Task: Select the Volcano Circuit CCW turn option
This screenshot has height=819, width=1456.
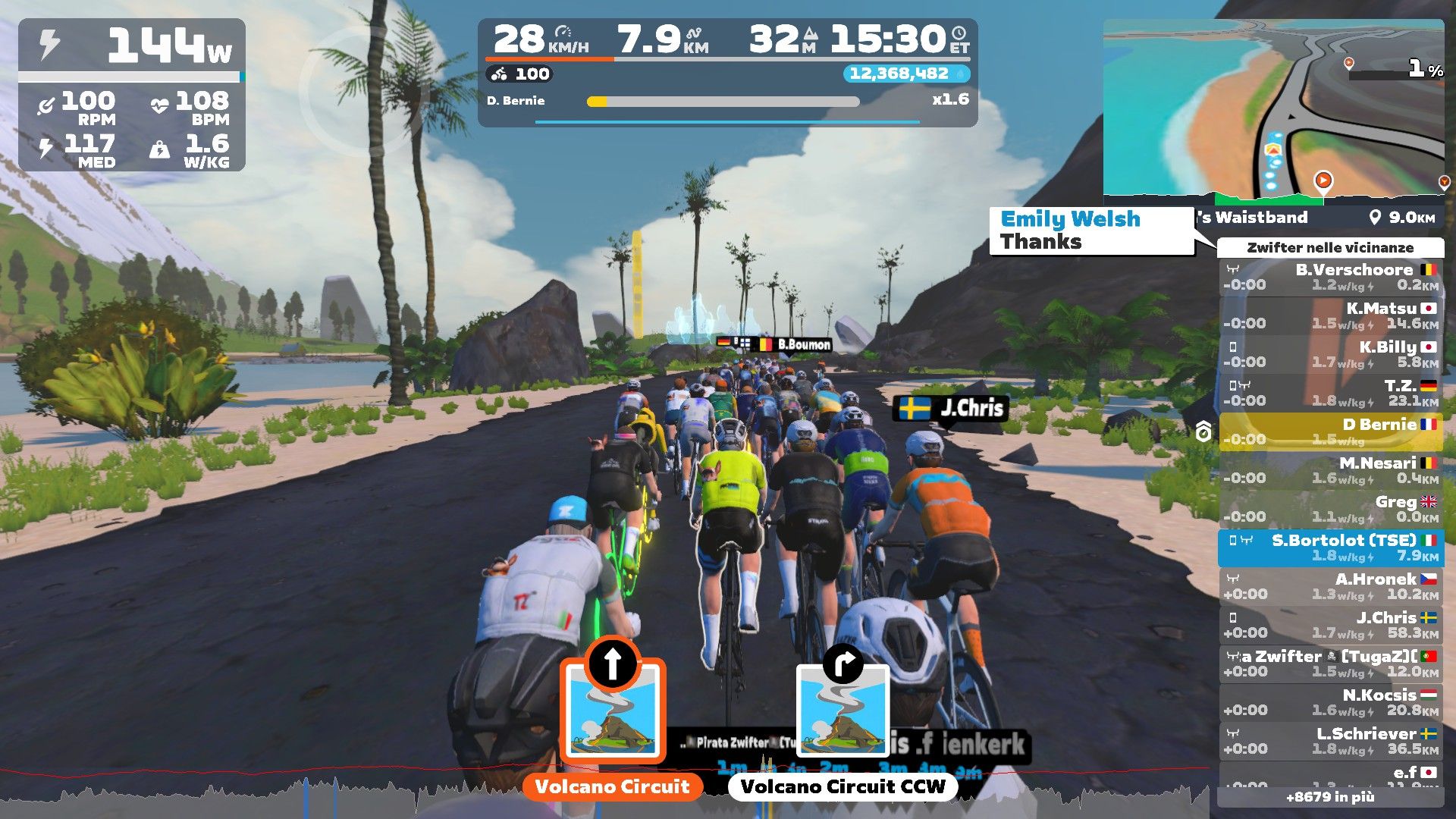Action: click(x=843, y=713)
